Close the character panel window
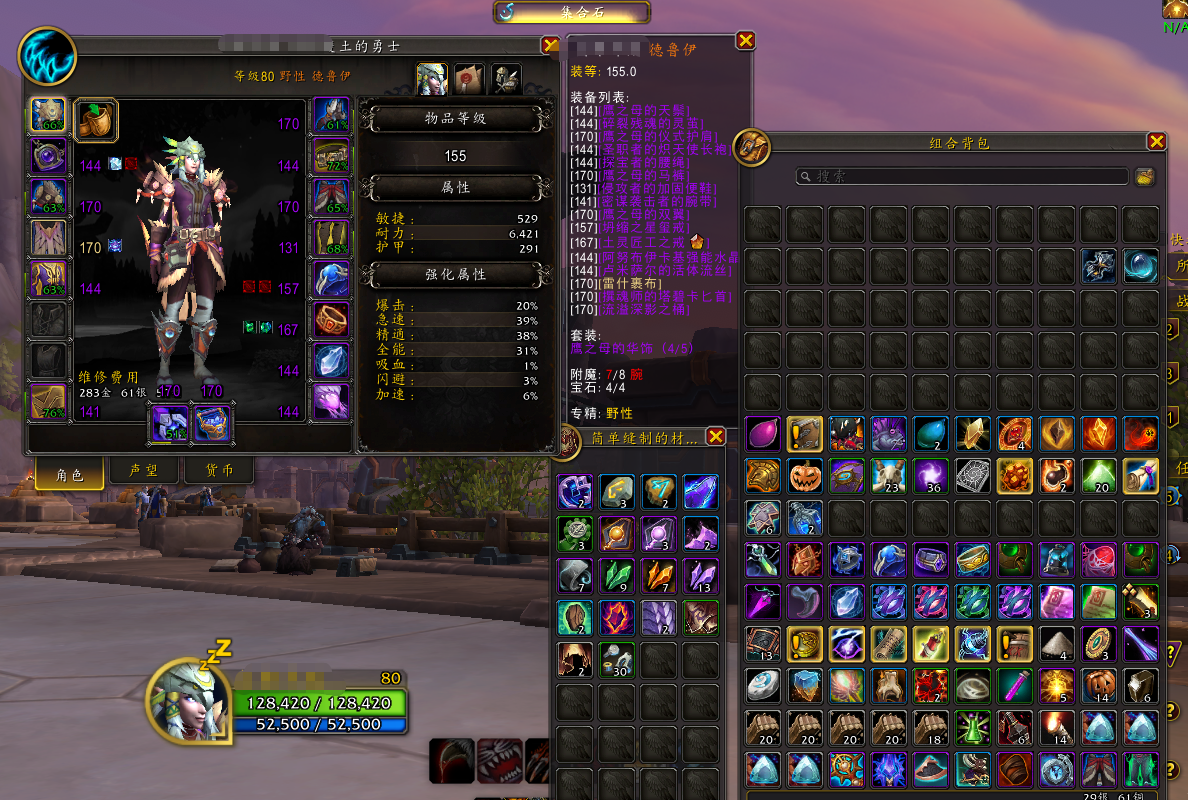This screenshot has height=800, width=1188. tap(550, 45)
